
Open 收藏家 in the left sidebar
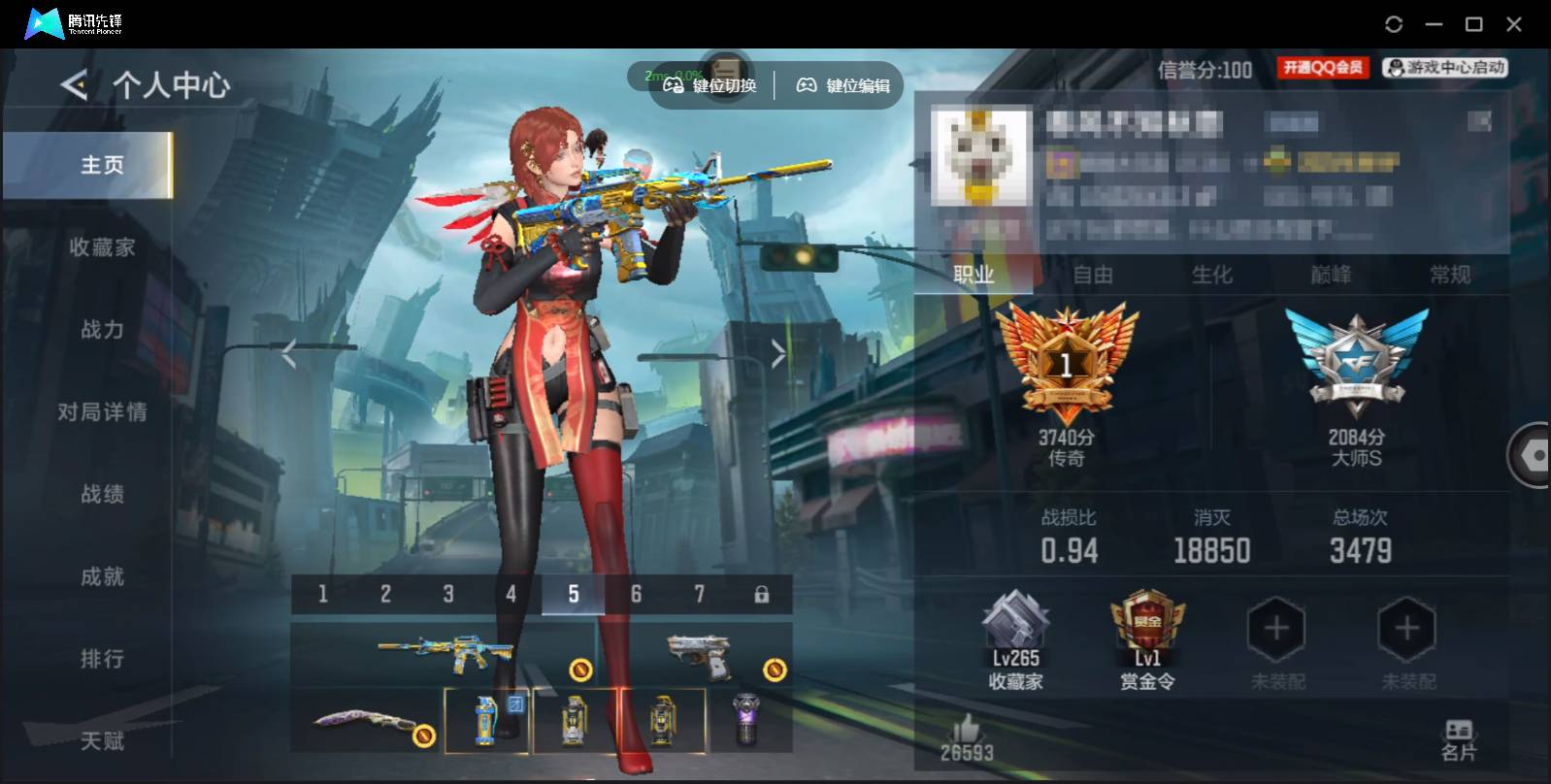coord(101,247)
